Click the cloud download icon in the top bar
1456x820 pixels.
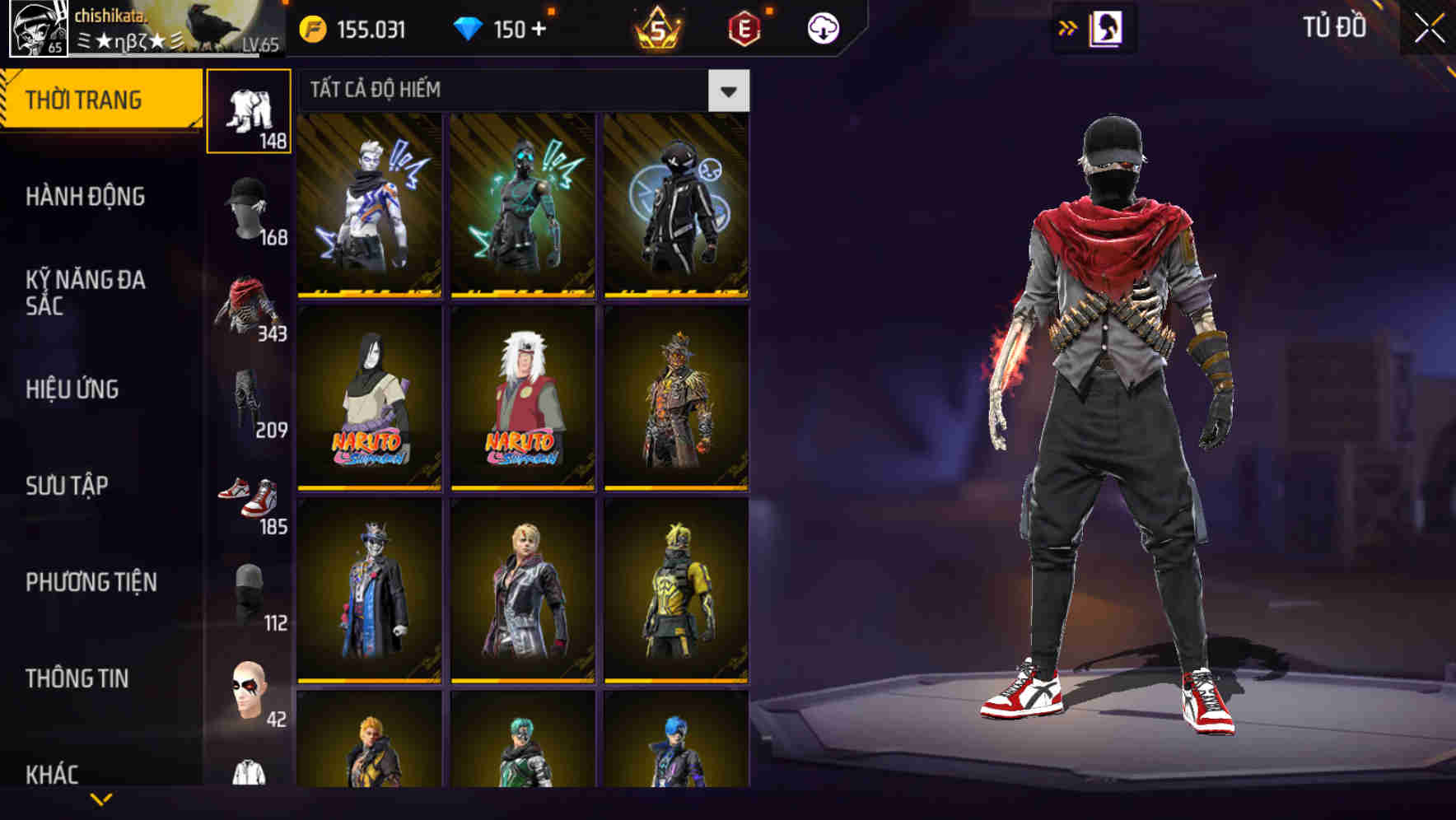(x=822, y=27)
